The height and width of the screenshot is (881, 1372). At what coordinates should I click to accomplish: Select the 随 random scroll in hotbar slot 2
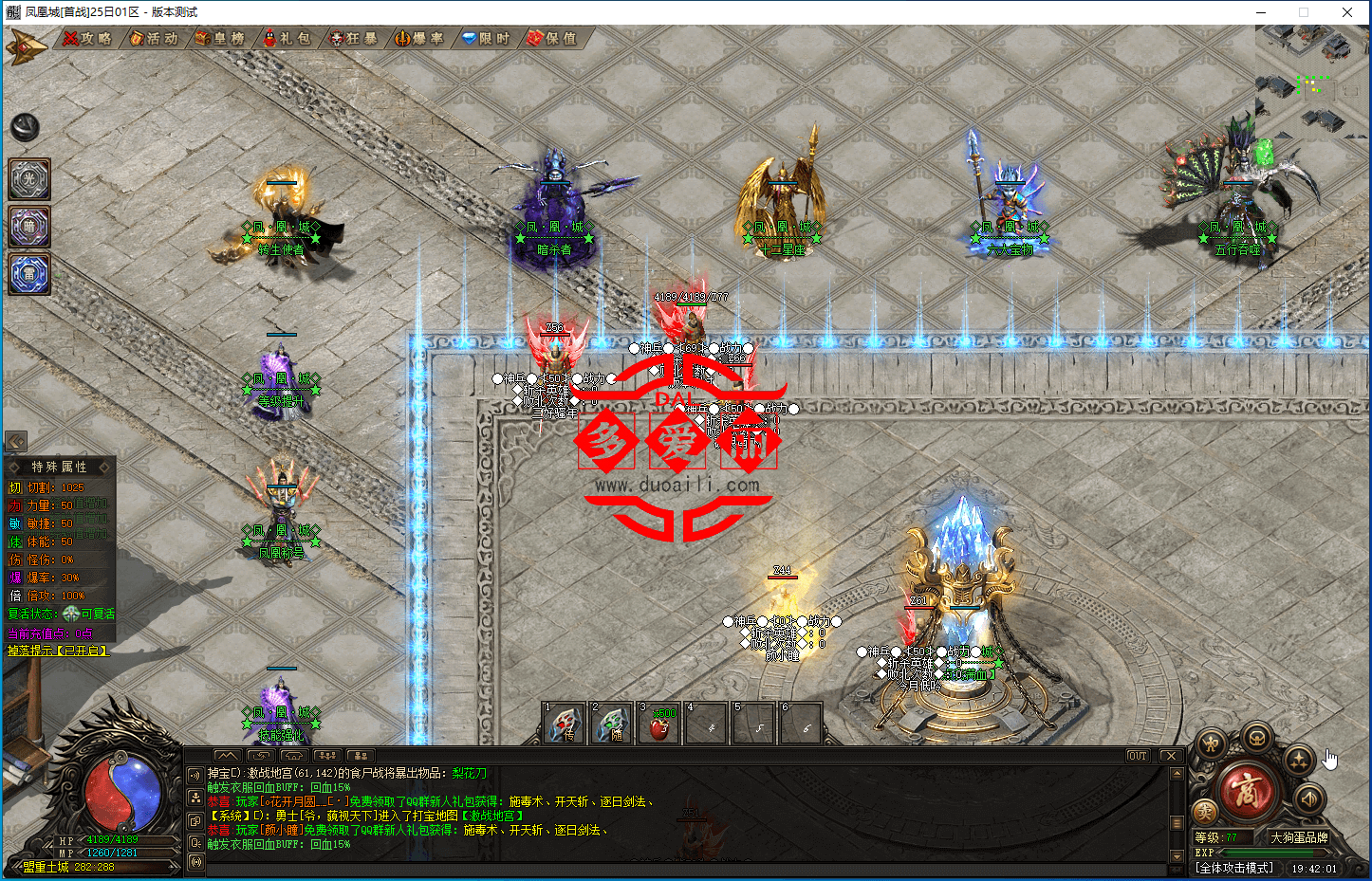[612, 725]
